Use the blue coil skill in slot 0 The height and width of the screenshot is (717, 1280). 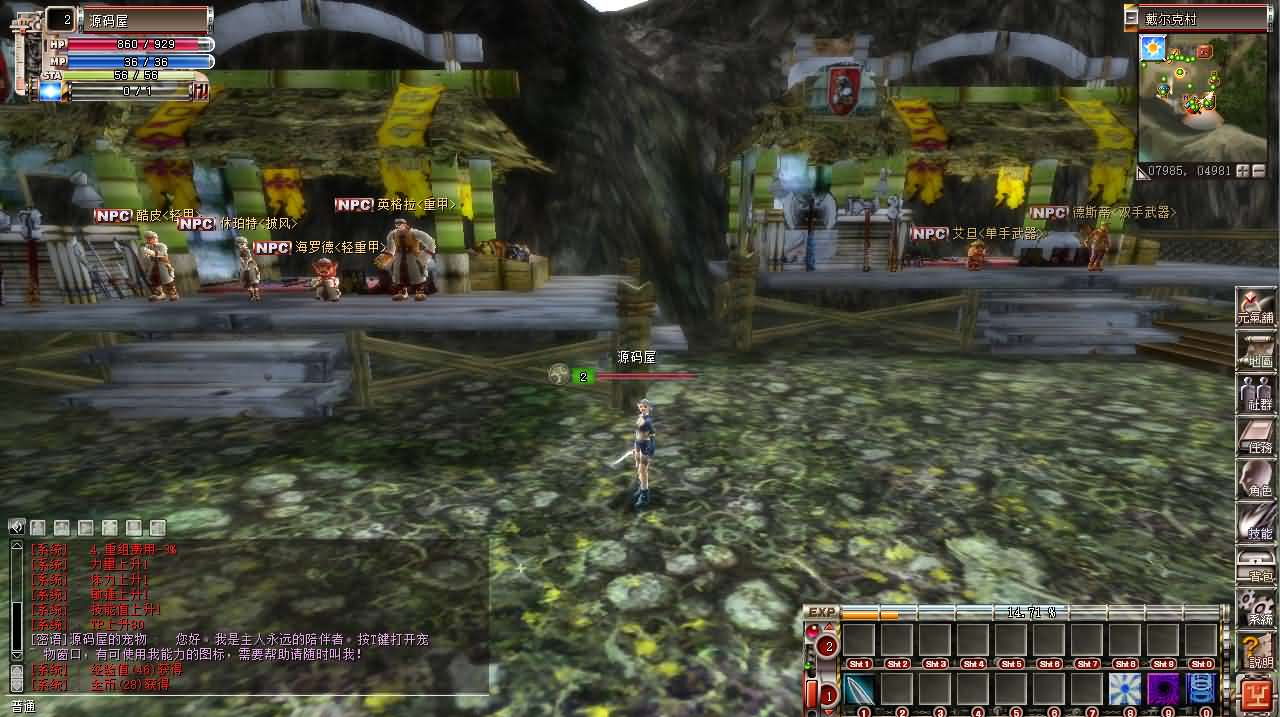[1201, 689]
